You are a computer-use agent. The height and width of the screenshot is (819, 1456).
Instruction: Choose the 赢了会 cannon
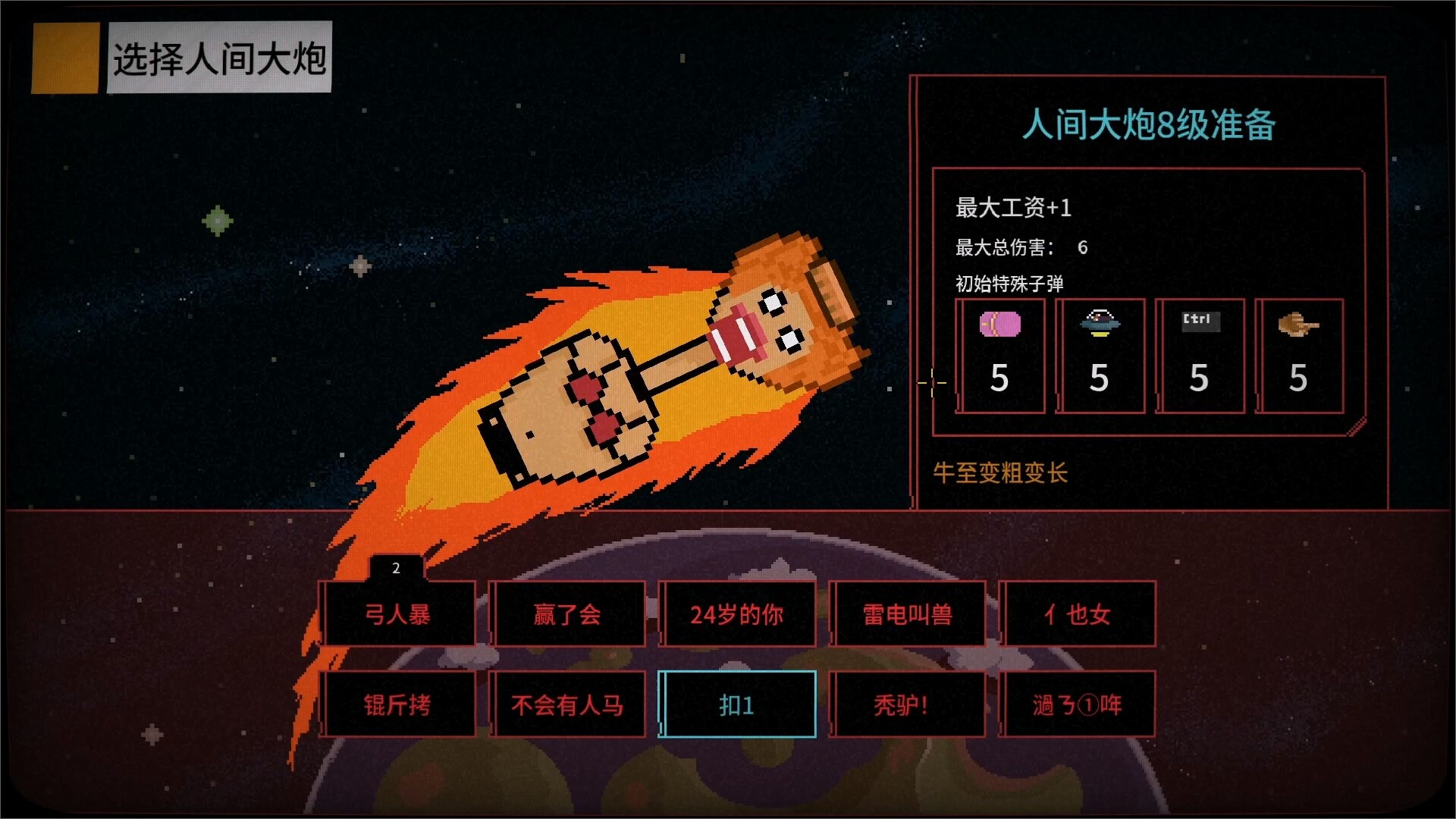(569, 614)
